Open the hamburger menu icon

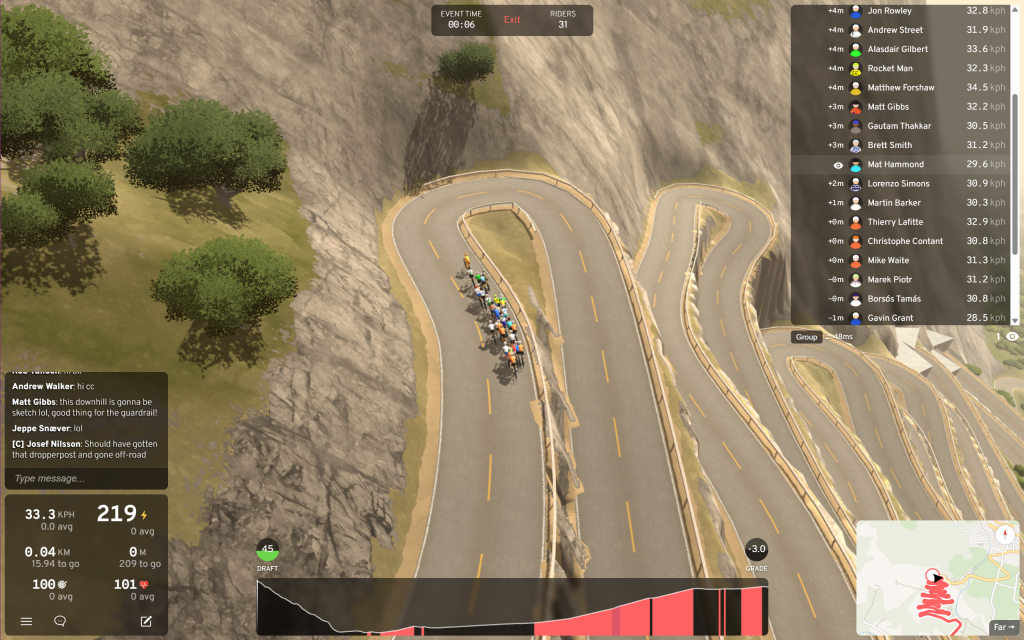pyautogui.click(x=27, y=621)
